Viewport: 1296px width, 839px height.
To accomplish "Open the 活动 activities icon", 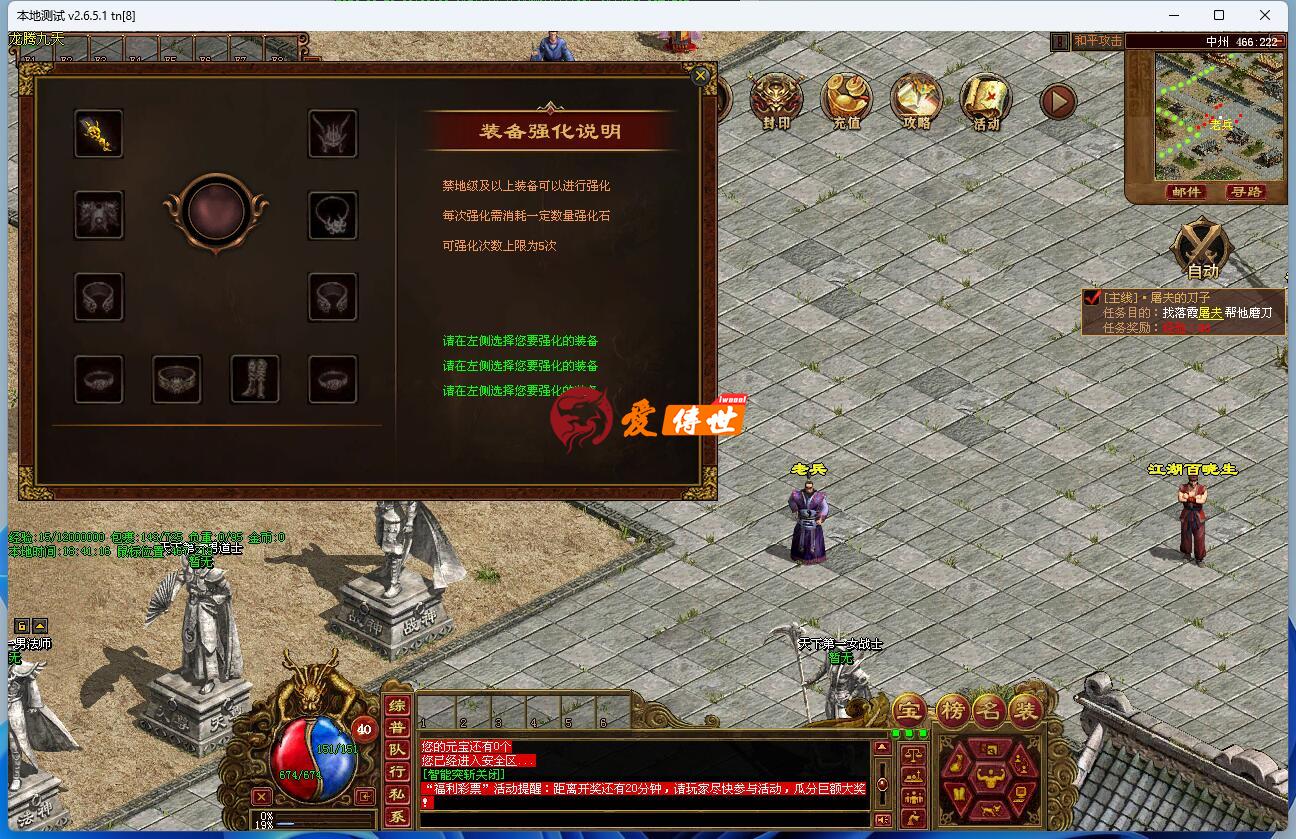I will click(984, 100).
